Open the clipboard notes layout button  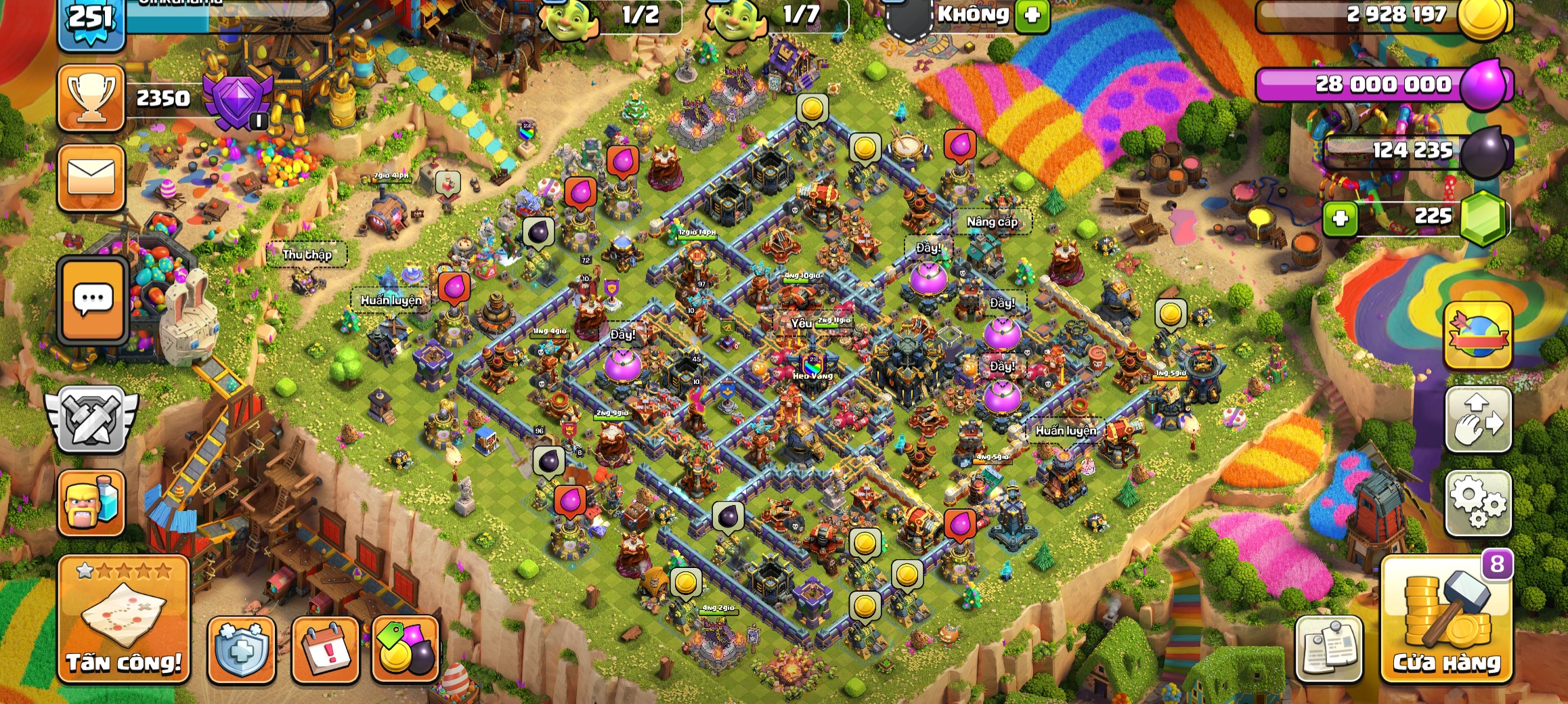1328,649
